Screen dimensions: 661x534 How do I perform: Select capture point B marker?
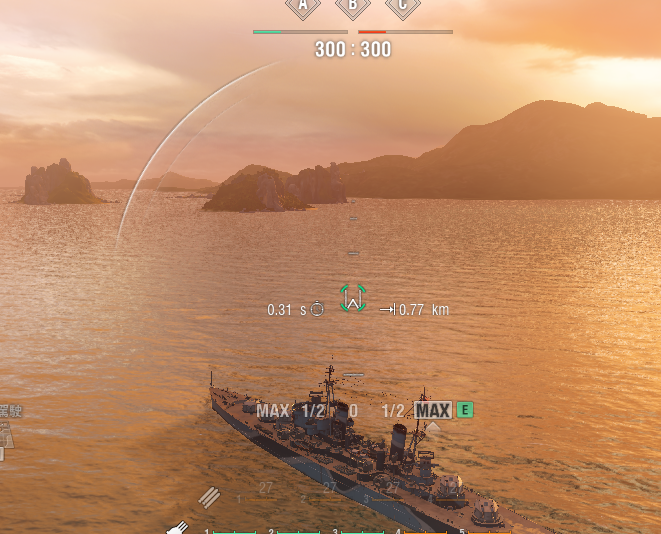(353, 6)
